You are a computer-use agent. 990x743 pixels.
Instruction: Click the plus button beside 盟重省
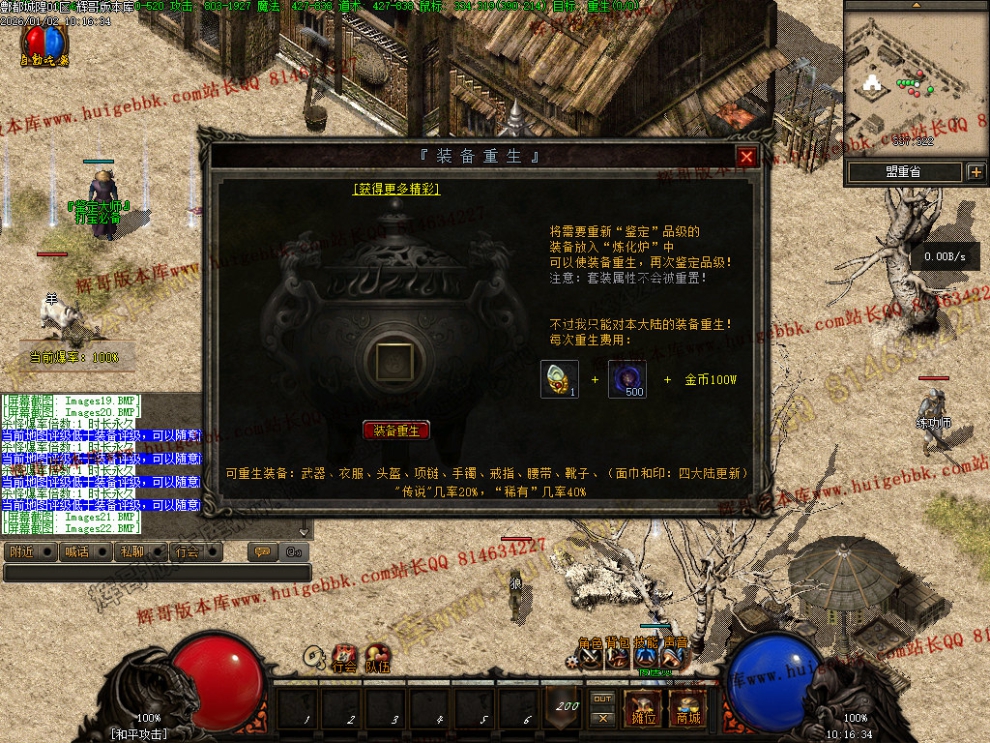[x=975, y=172]
